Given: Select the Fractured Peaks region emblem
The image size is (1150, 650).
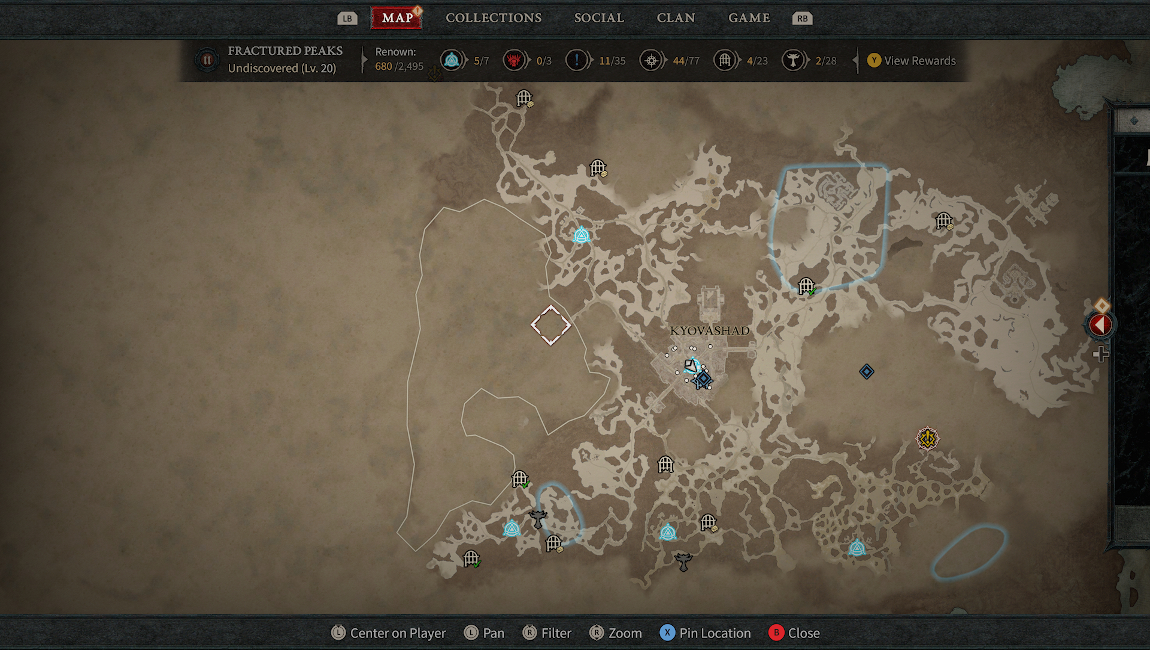Looking at the screenshot, I should (207, 60).
